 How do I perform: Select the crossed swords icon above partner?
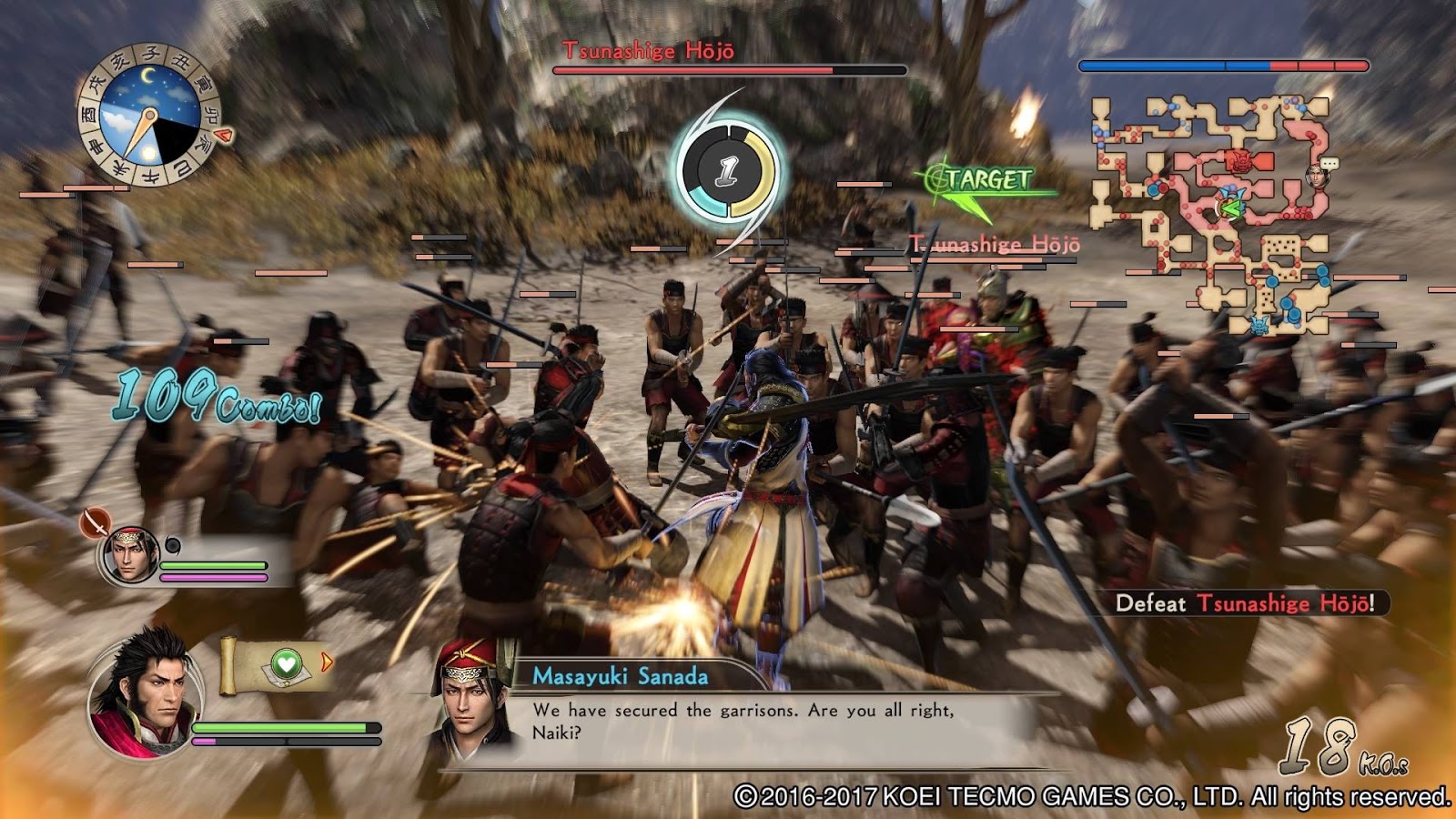pos(95,521)
